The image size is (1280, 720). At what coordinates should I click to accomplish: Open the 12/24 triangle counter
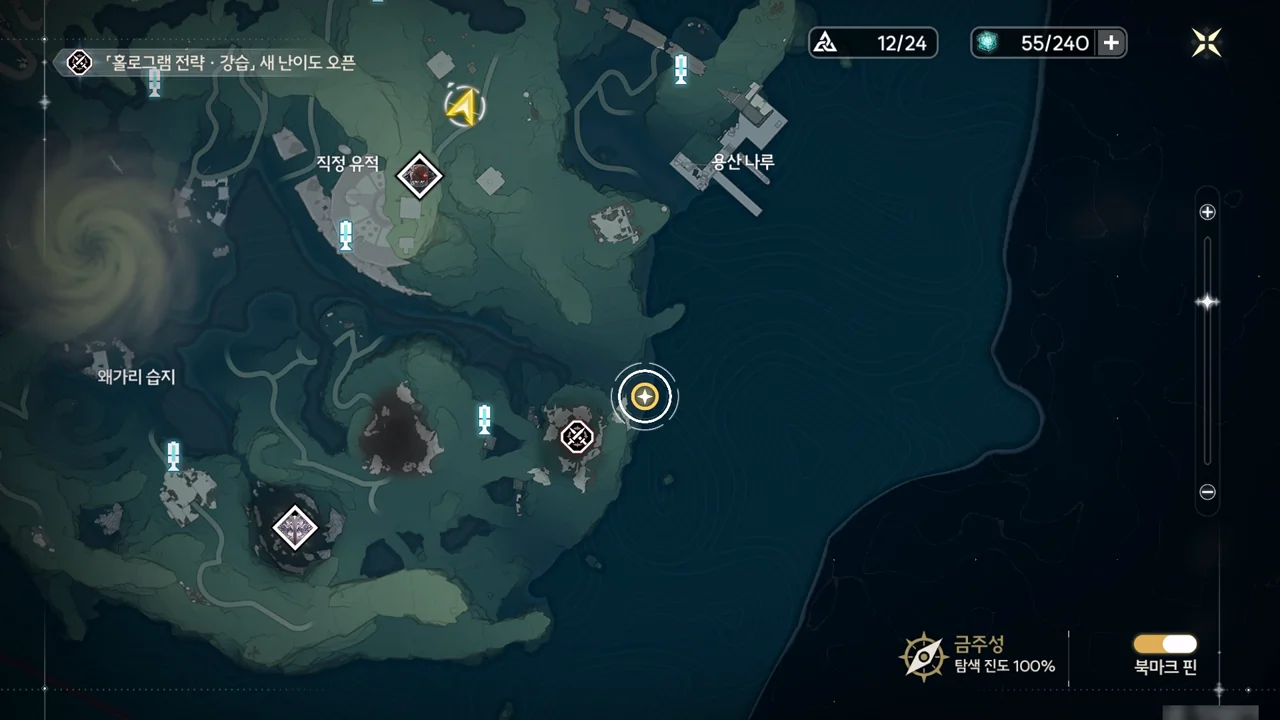[873, 43]
